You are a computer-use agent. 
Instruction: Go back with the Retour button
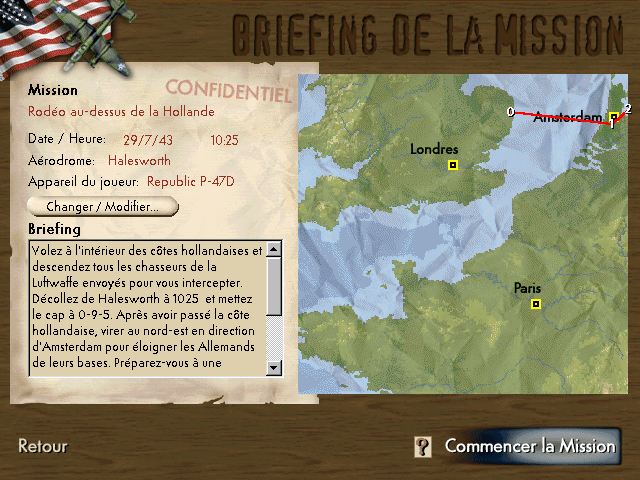click(x=43, y=446)
